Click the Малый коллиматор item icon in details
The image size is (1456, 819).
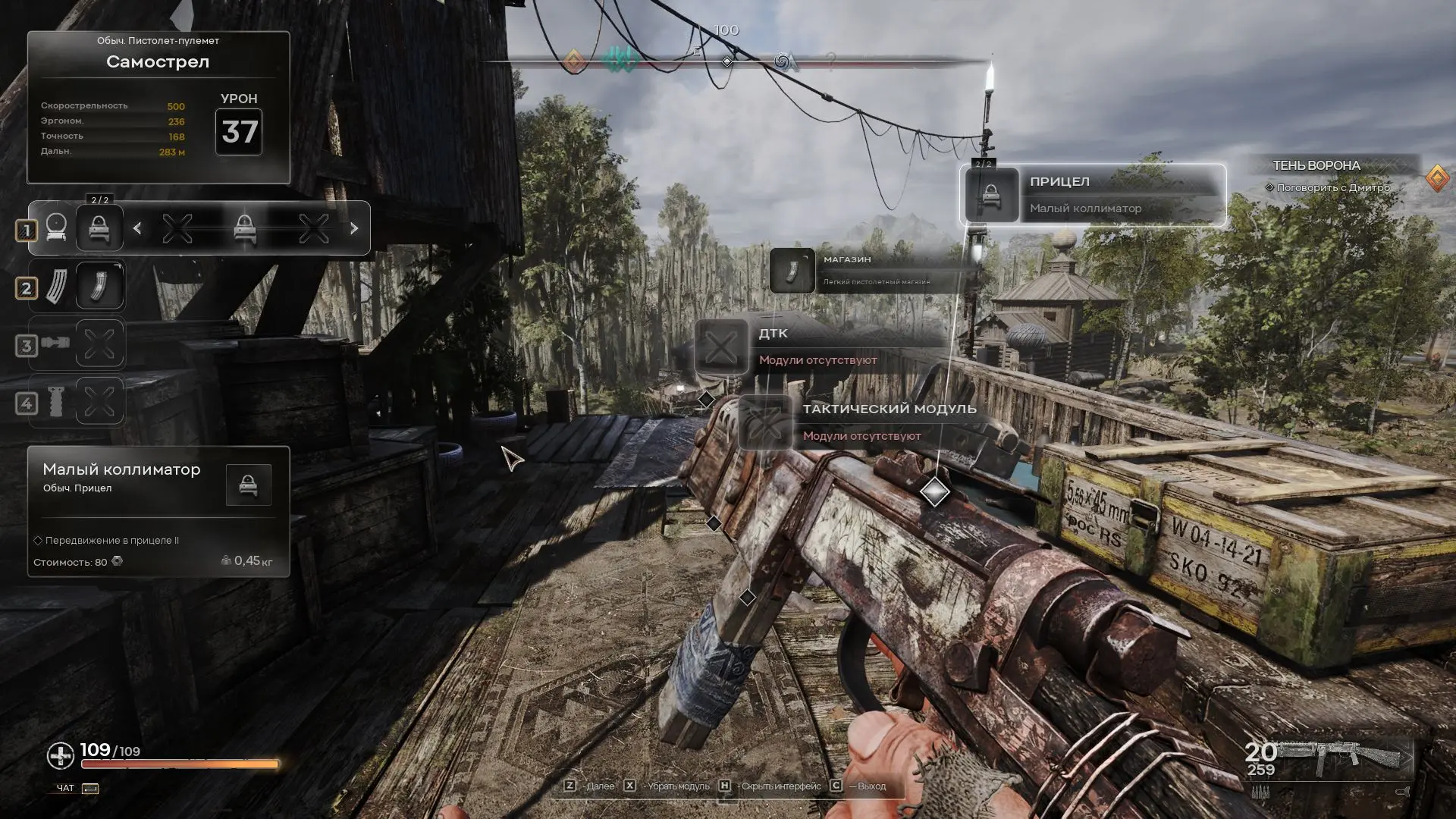[x=248, y=485]
